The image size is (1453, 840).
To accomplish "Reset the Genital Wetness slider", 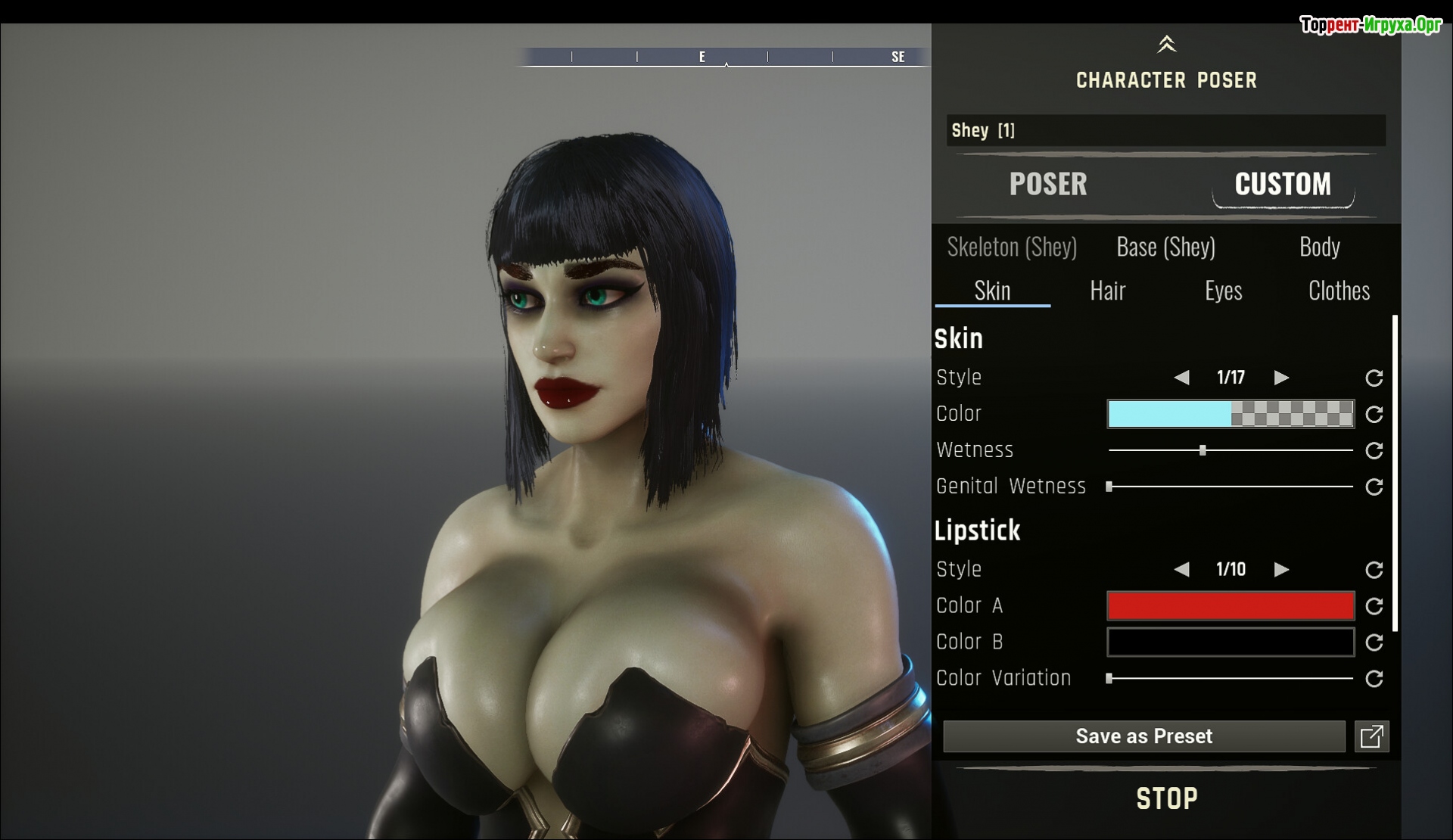I will (x=1374, y=487).
